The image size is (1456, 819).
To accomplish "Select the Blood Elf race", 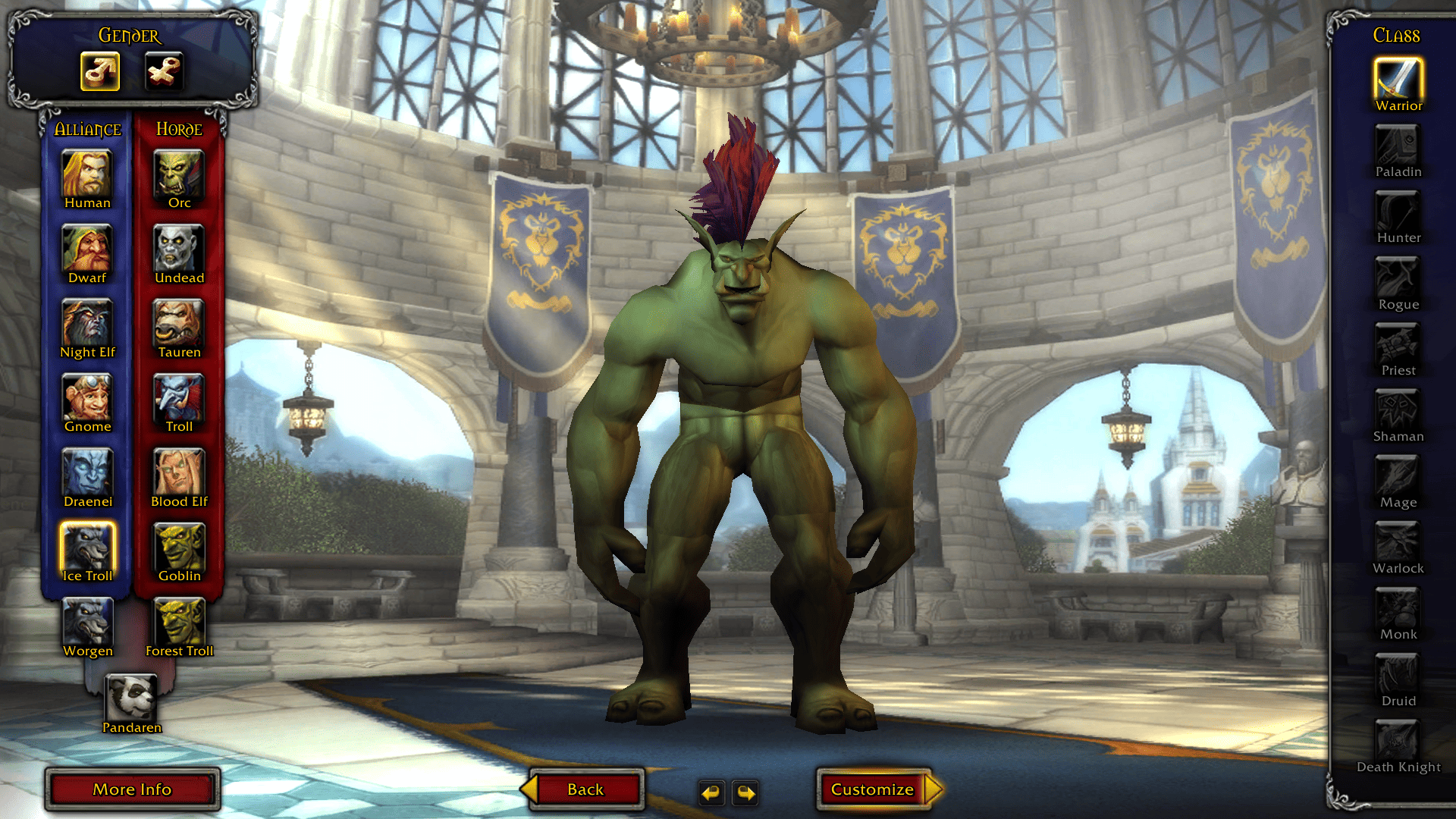I will click(179, 473).
